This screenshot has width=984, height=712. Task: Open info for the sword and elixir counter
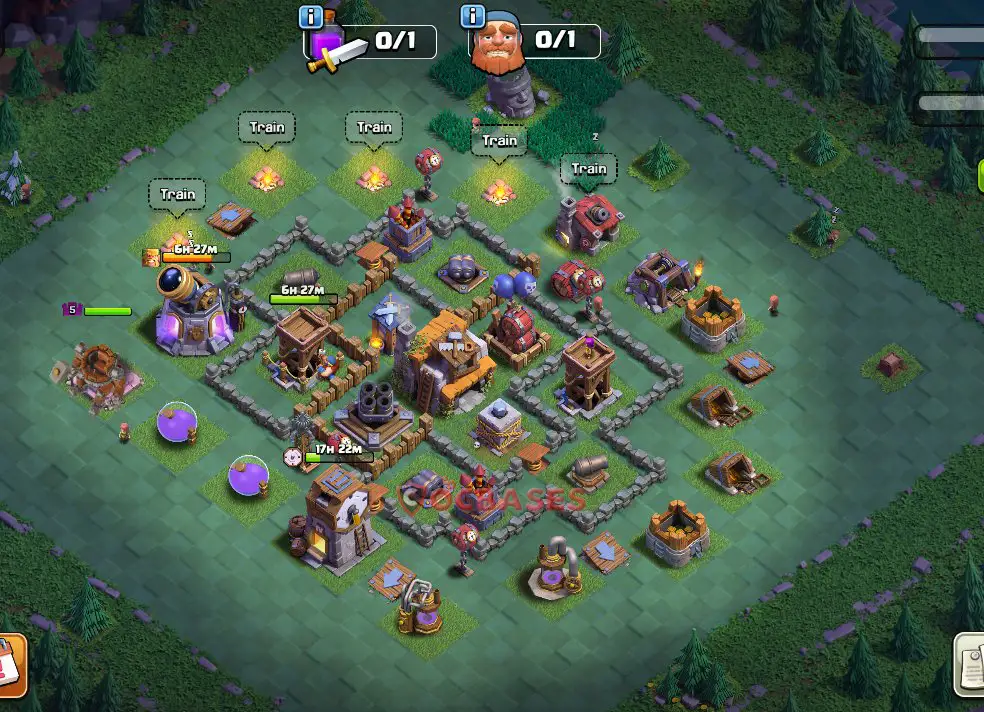click(311, 18)
